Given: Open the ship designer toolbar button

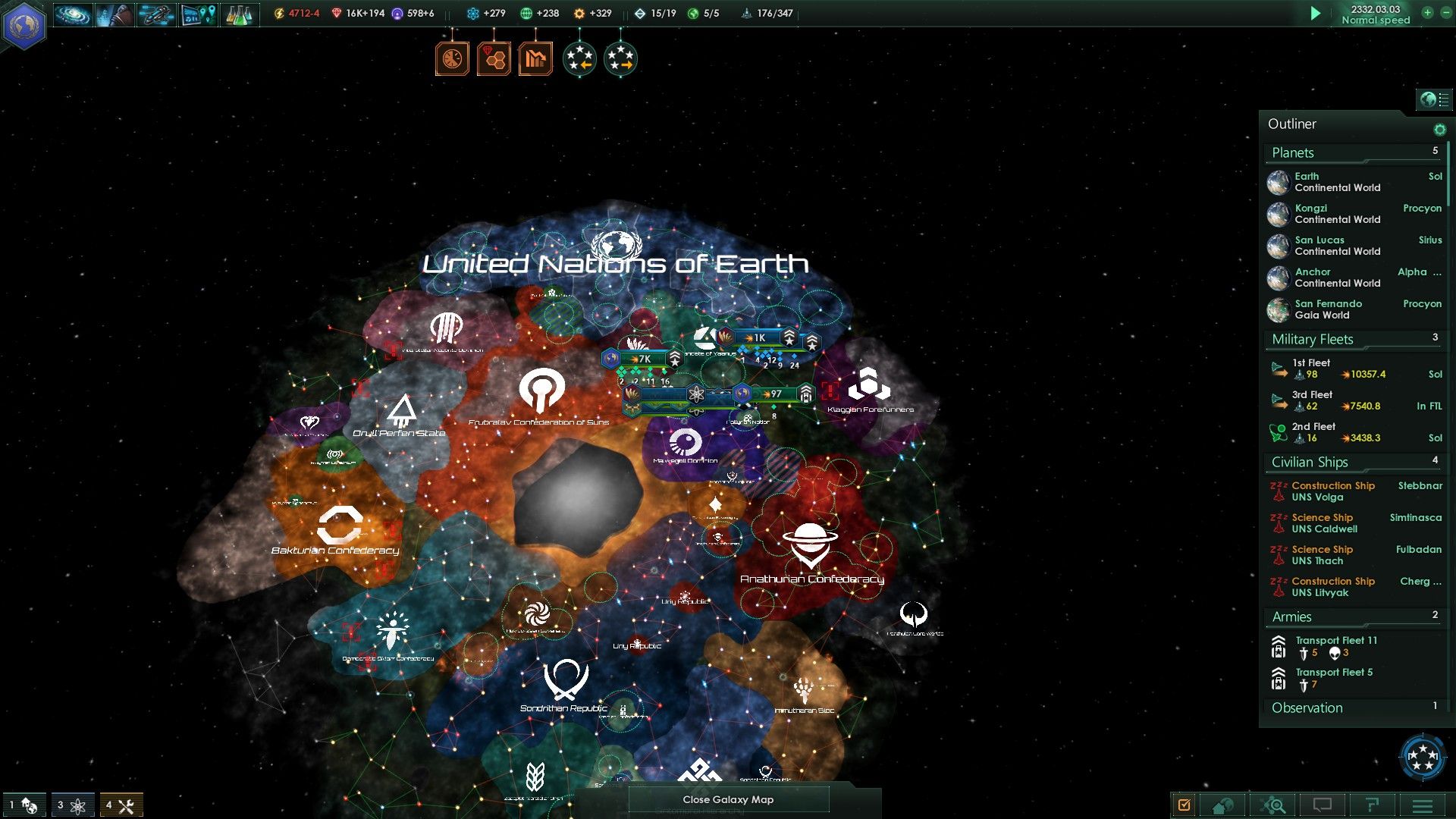Looking at the screenshot, I should [156, 14].
